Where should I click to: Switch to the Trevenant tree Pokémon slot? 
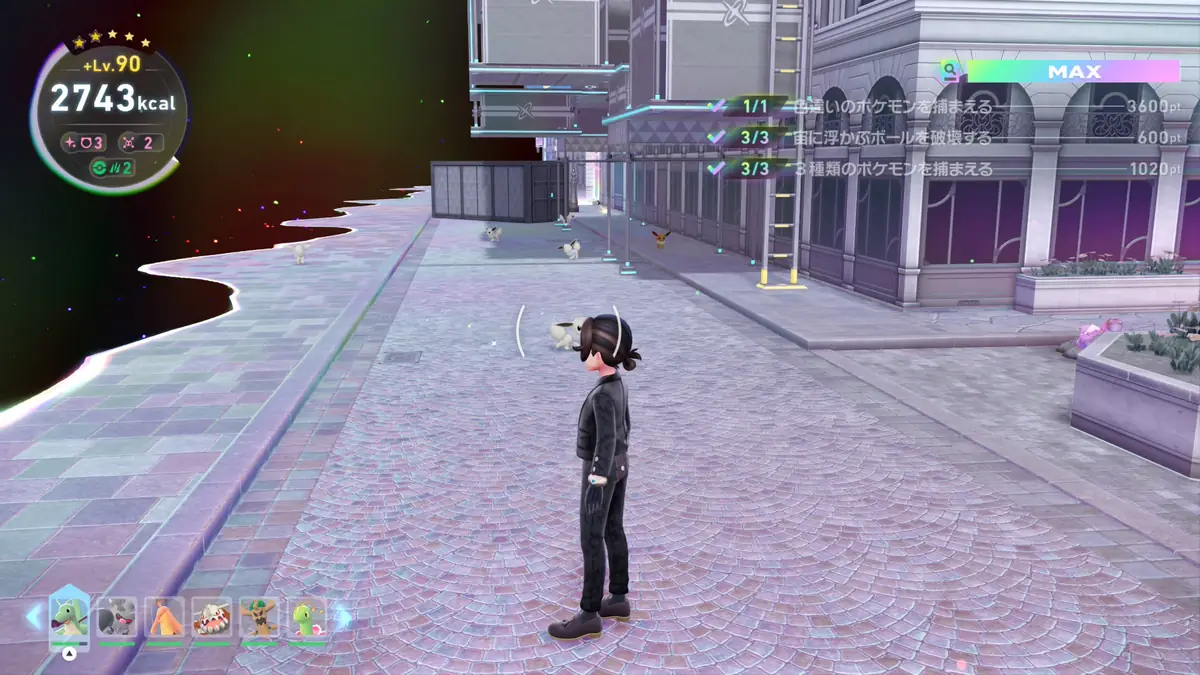(x=260, y=619)
